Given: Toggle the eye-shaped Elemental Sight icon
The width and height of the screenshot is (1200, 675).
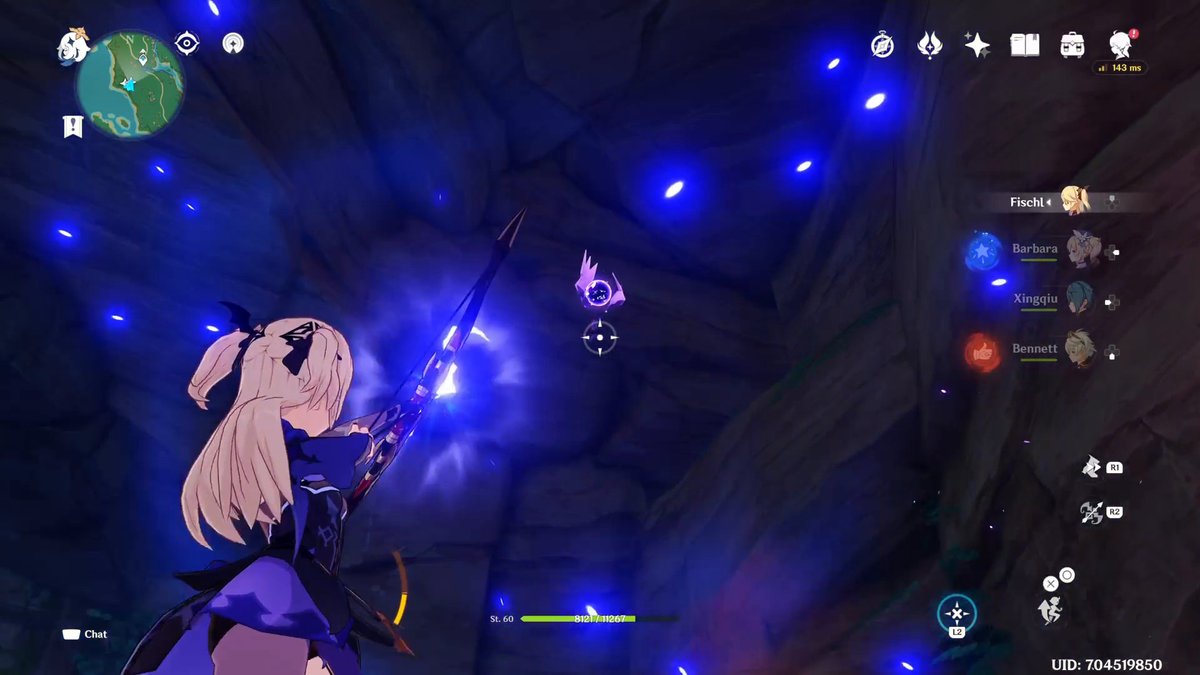Looking at the screenshot, I should pyautogui.click(x=186, y=43).
